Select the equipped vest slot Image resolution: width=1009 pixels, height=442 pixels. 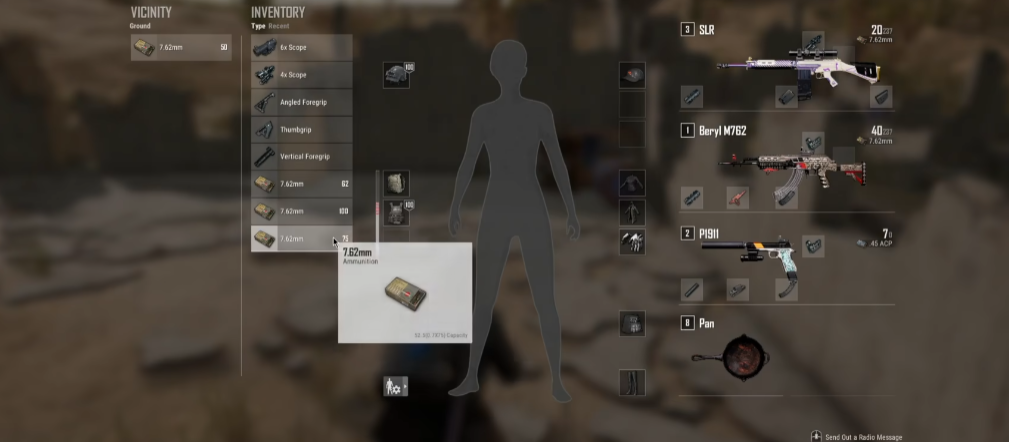click(396, 211)
